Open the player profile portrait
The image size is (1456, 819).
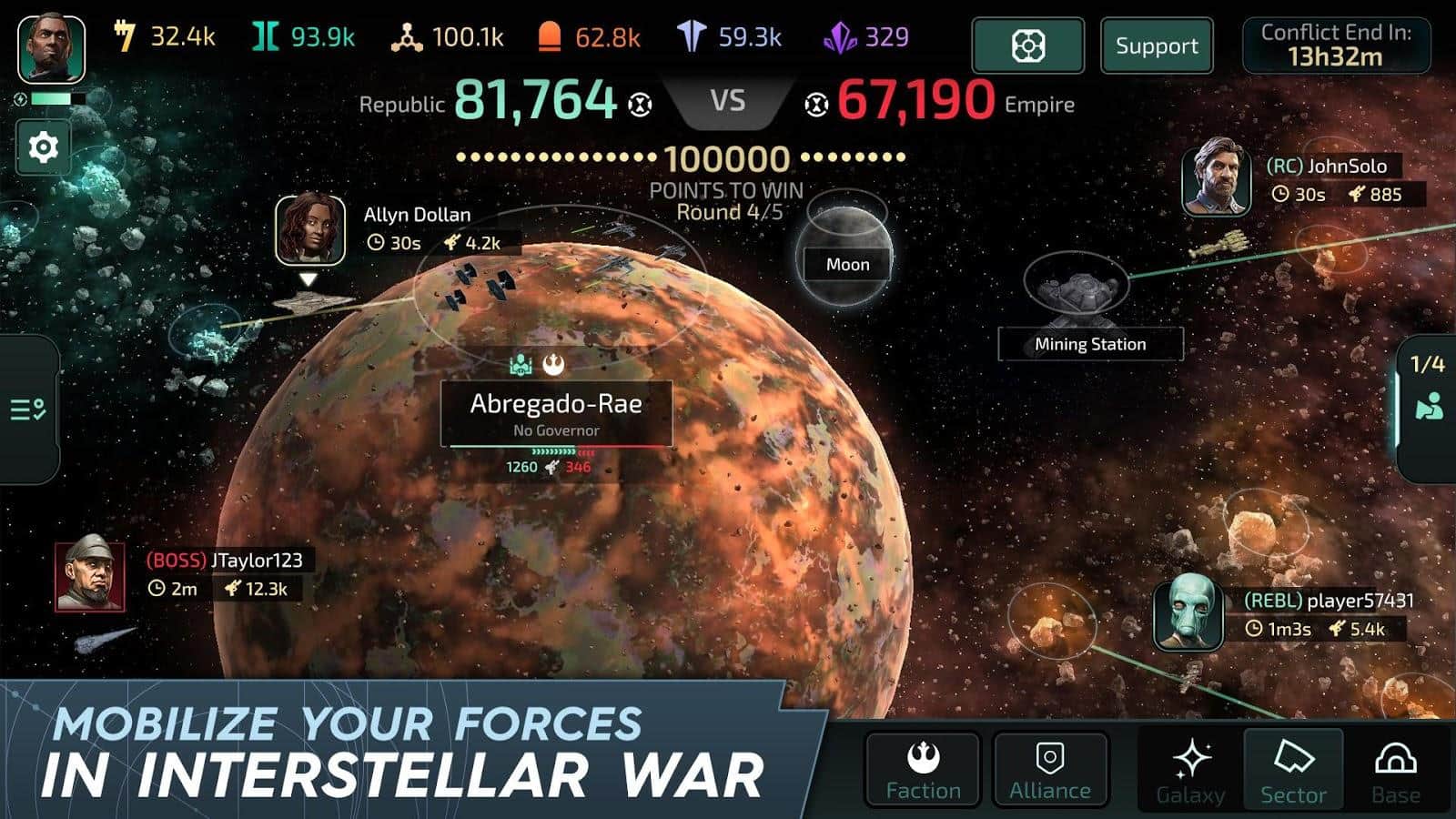point(51,49)
